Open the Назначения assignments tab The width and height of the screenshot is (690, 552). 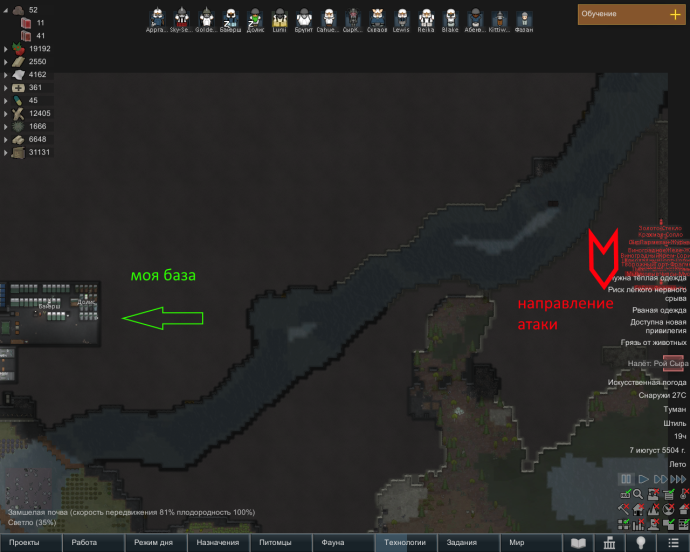[217, 542]
